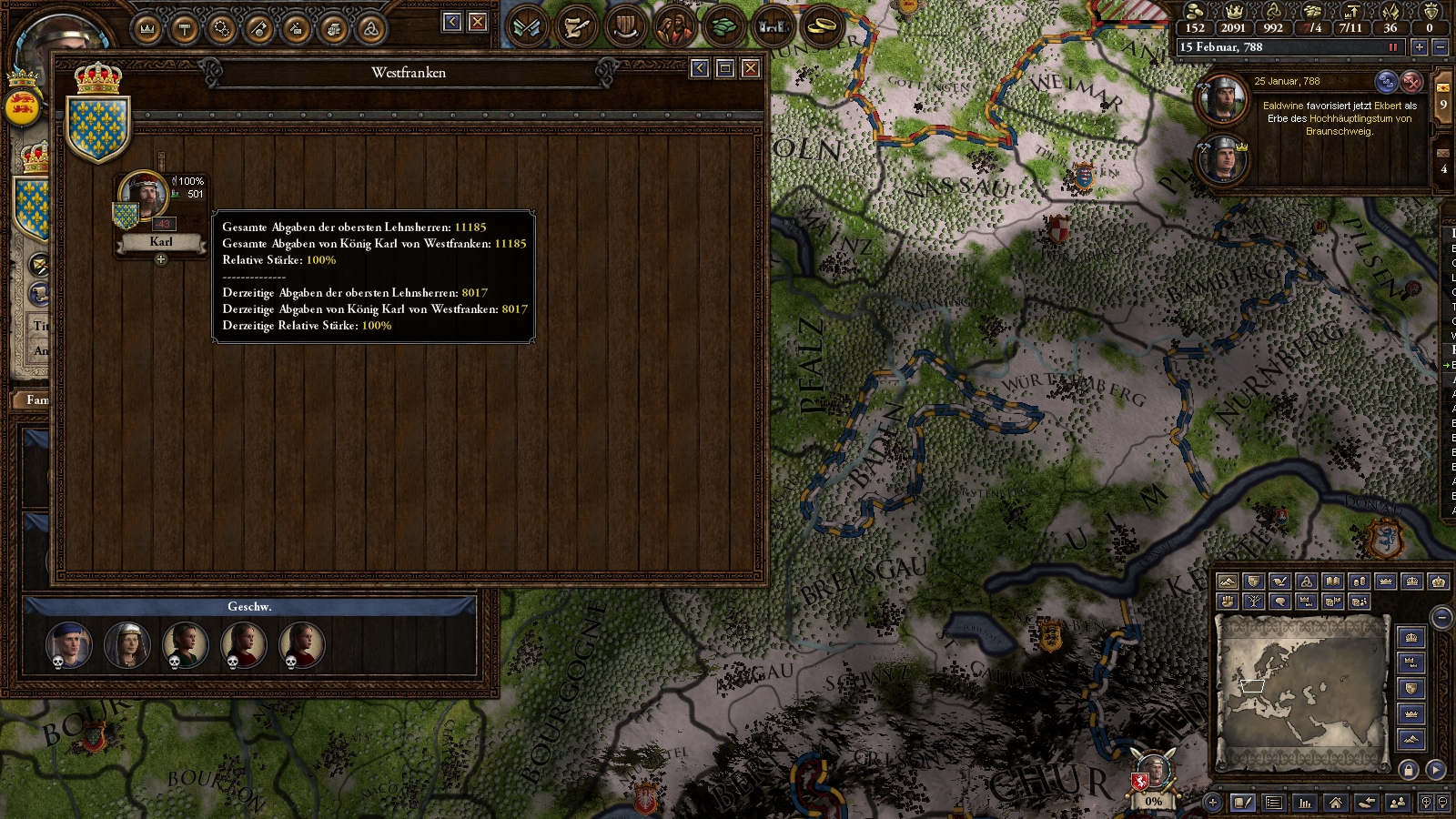Click the Westfranken fleur-de-lis coat of arms
1456x819 pixels.
(99, 126)
